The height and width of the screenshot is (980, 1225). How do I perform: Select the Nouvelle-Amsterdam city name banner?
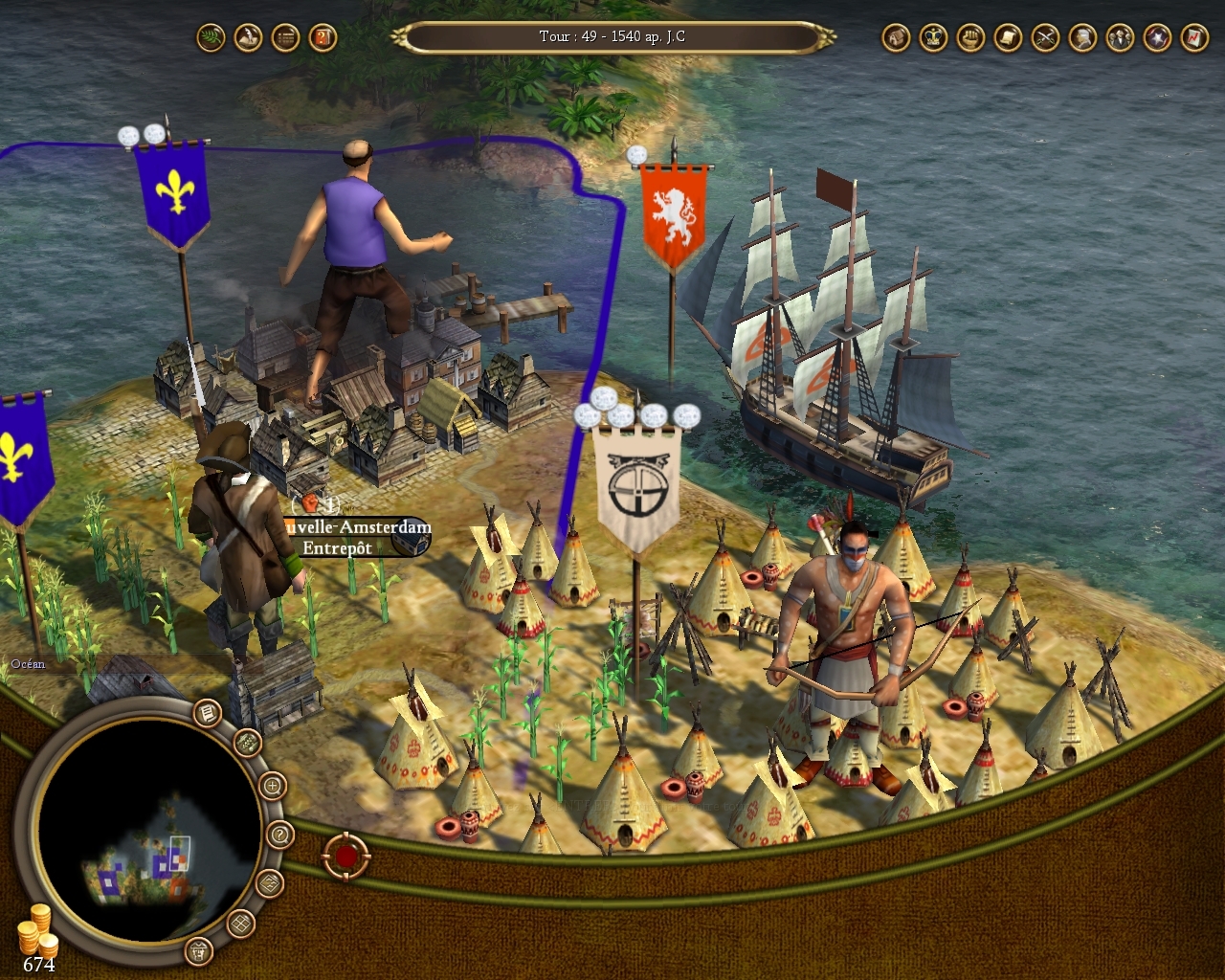click(356, 527)
